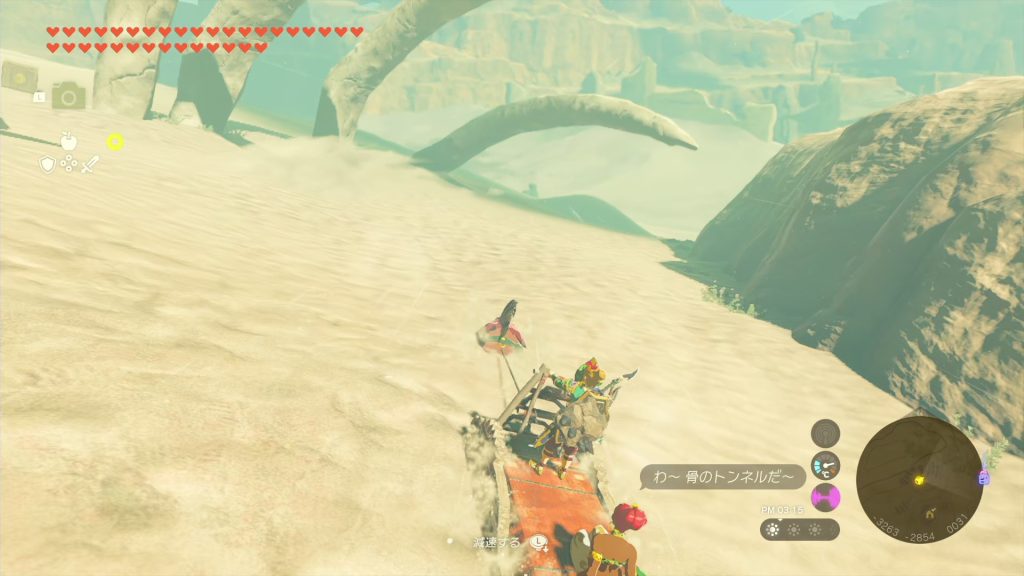Click the temperature gauge icon
This screenshot has height=576, width=1024.
coord(825,465)
